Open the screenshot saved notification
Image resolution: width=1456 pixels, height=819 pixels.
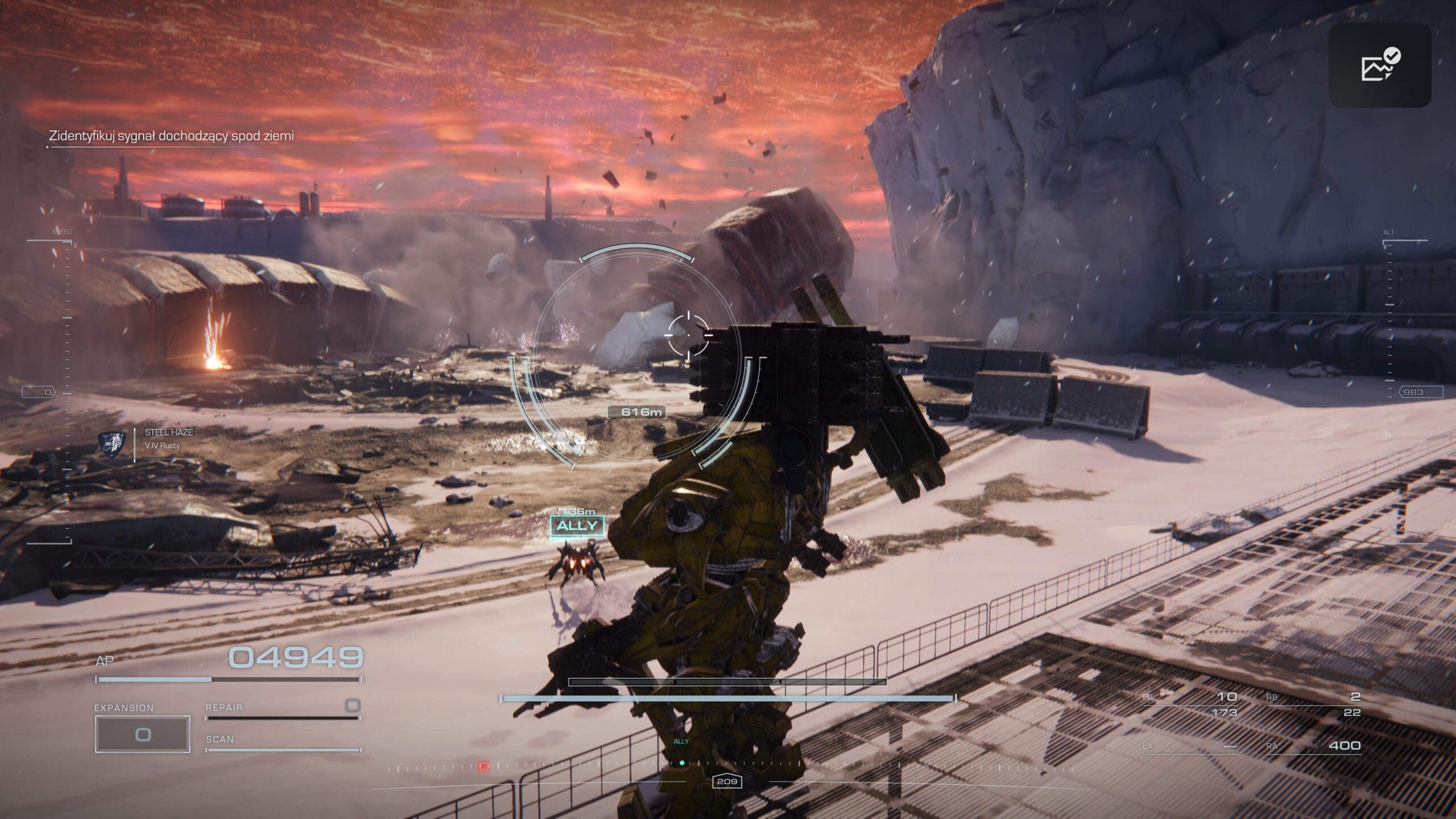[x=1379, y=65]
